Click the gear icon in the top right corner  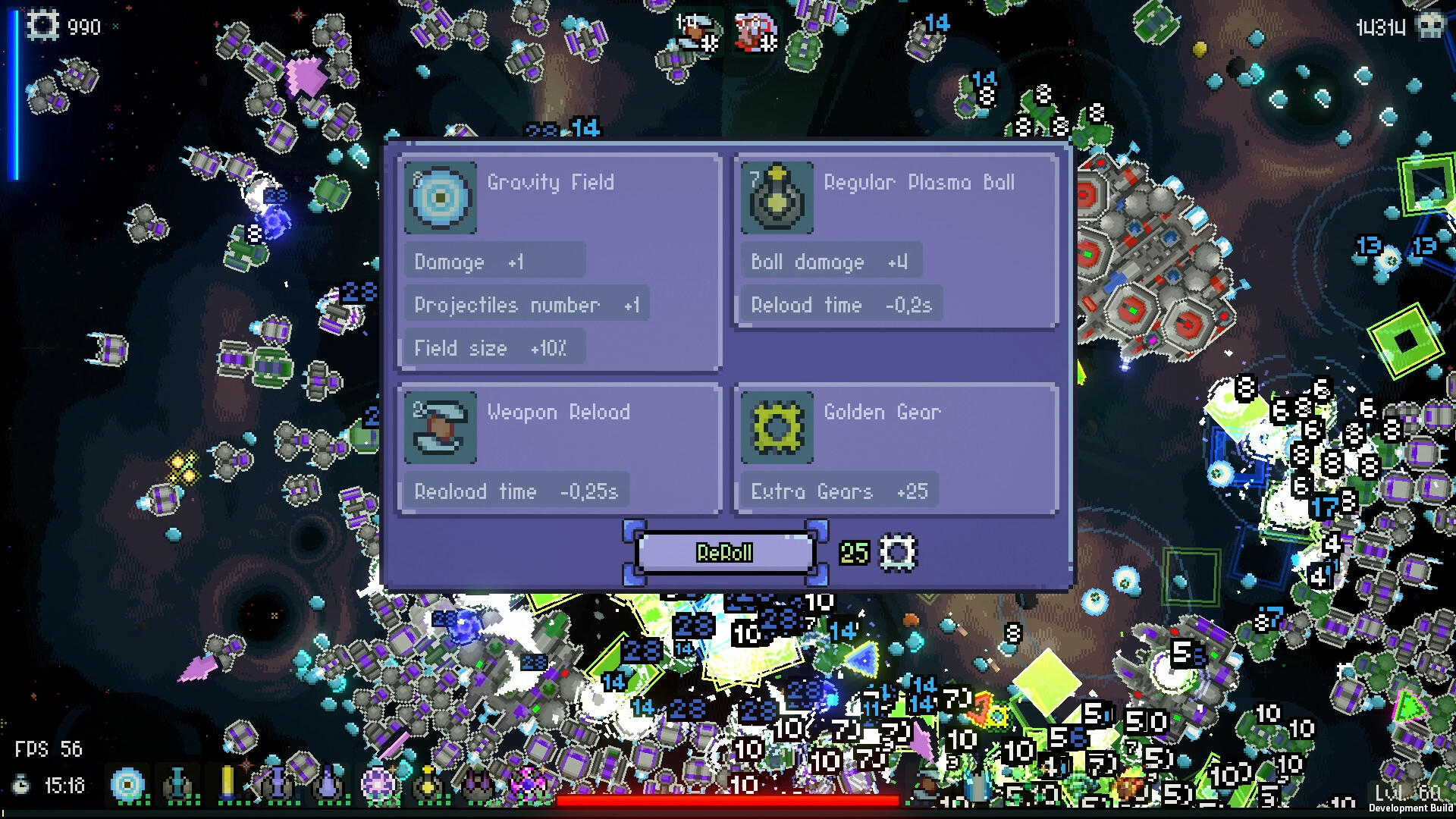1432,25
